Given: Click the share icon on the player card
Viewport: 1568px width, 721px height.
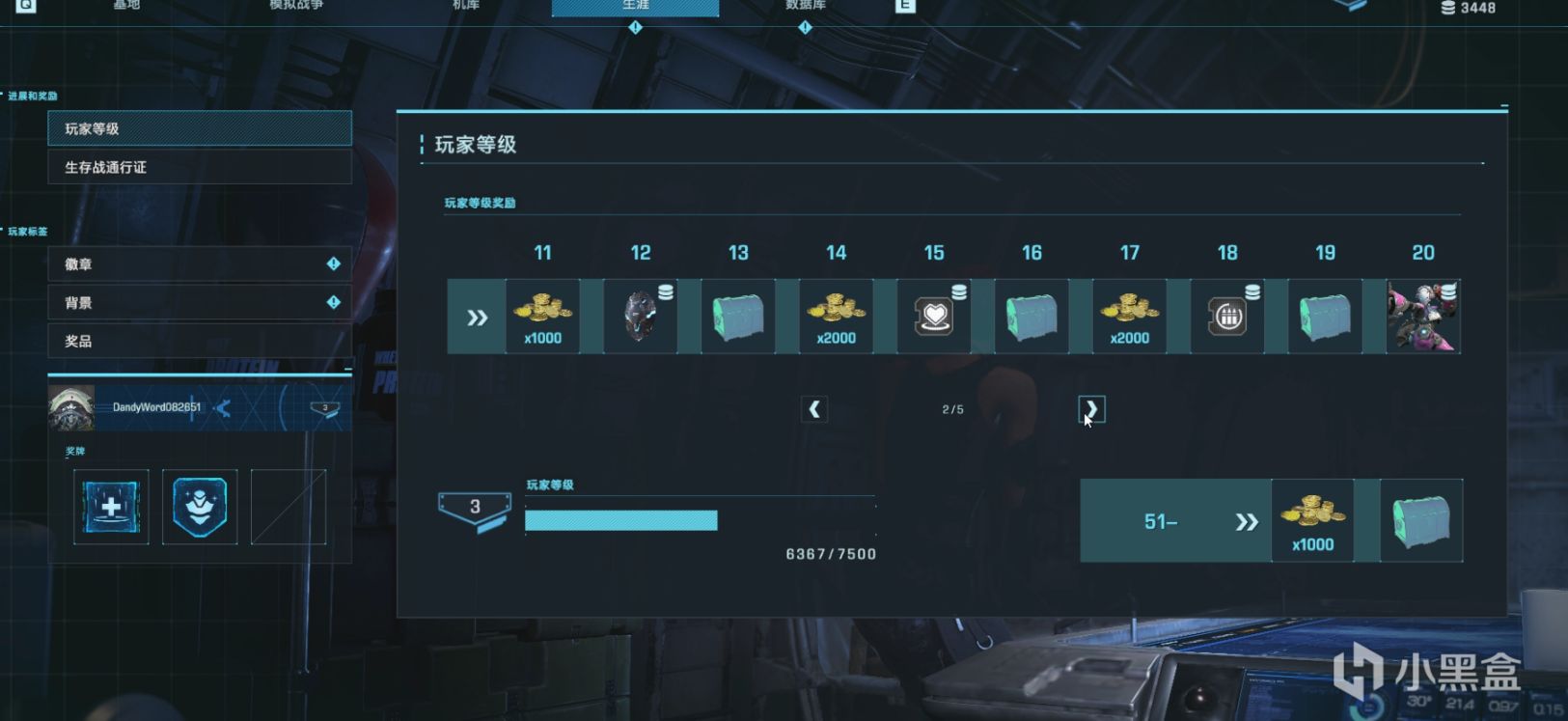Looking at the screenshot, I should pos(223,408).
